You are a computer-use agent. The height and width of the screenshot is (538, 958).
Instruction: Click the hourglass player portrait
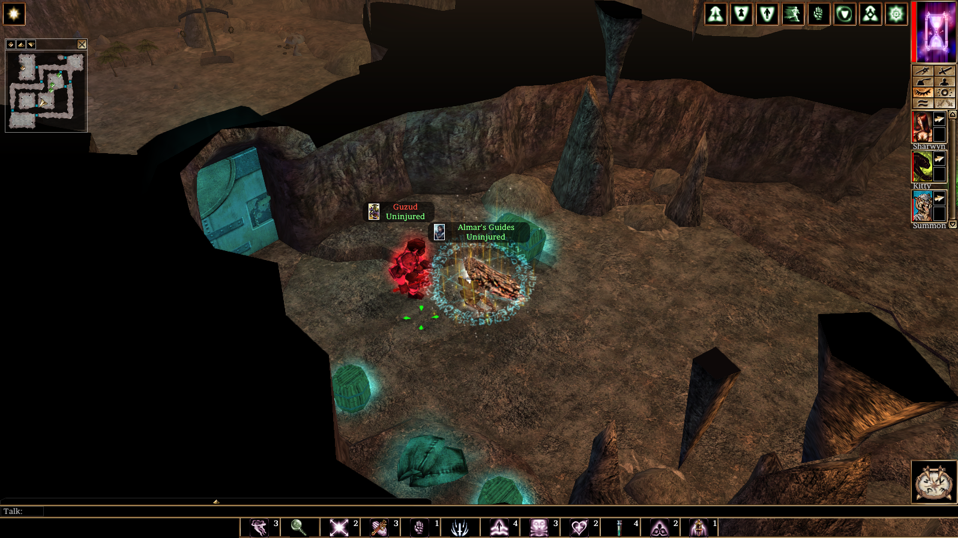(x=937, y=31)
